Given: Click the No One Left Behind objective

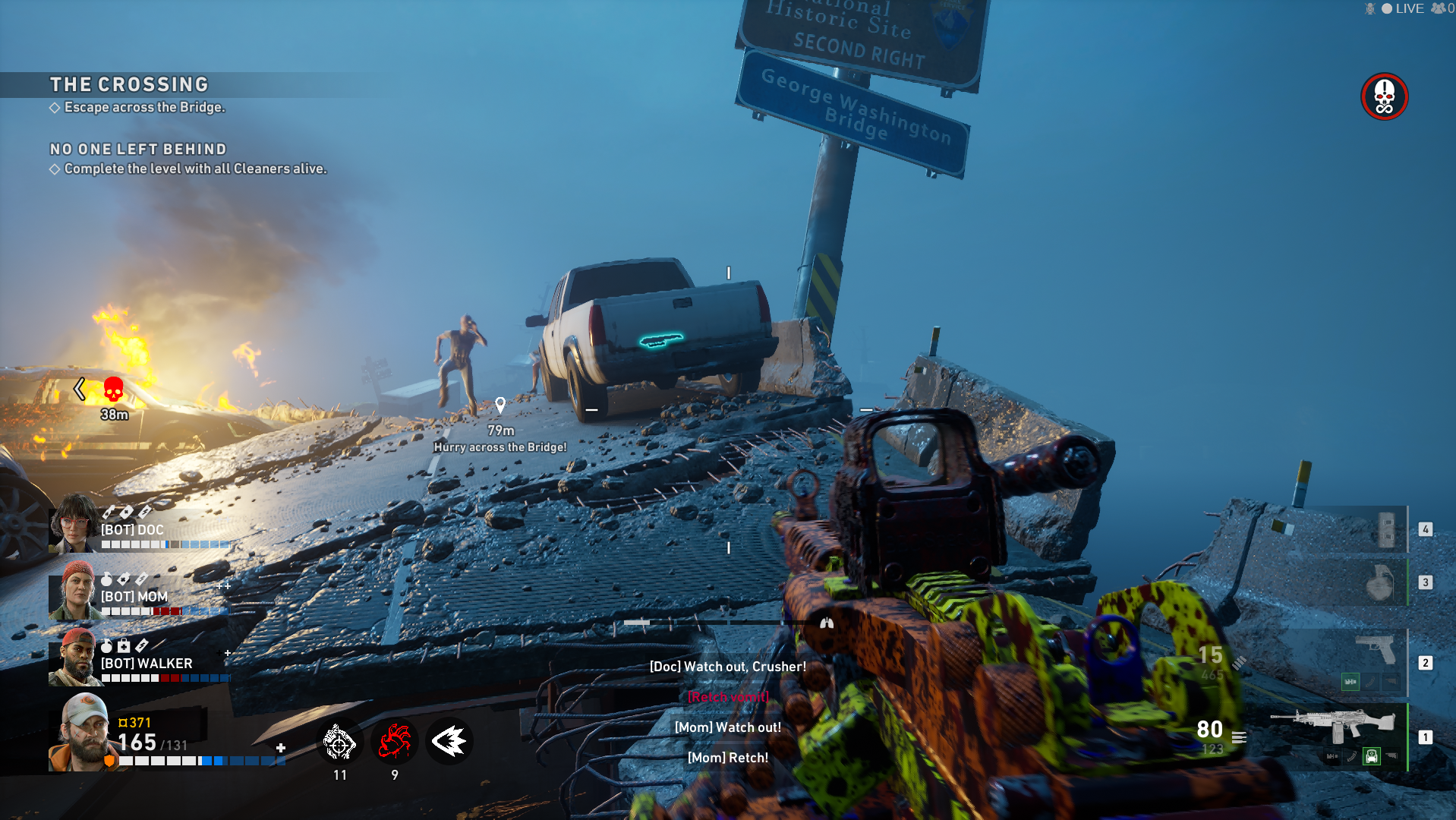Looking at the screenshot, I should (x=138, y=150).
